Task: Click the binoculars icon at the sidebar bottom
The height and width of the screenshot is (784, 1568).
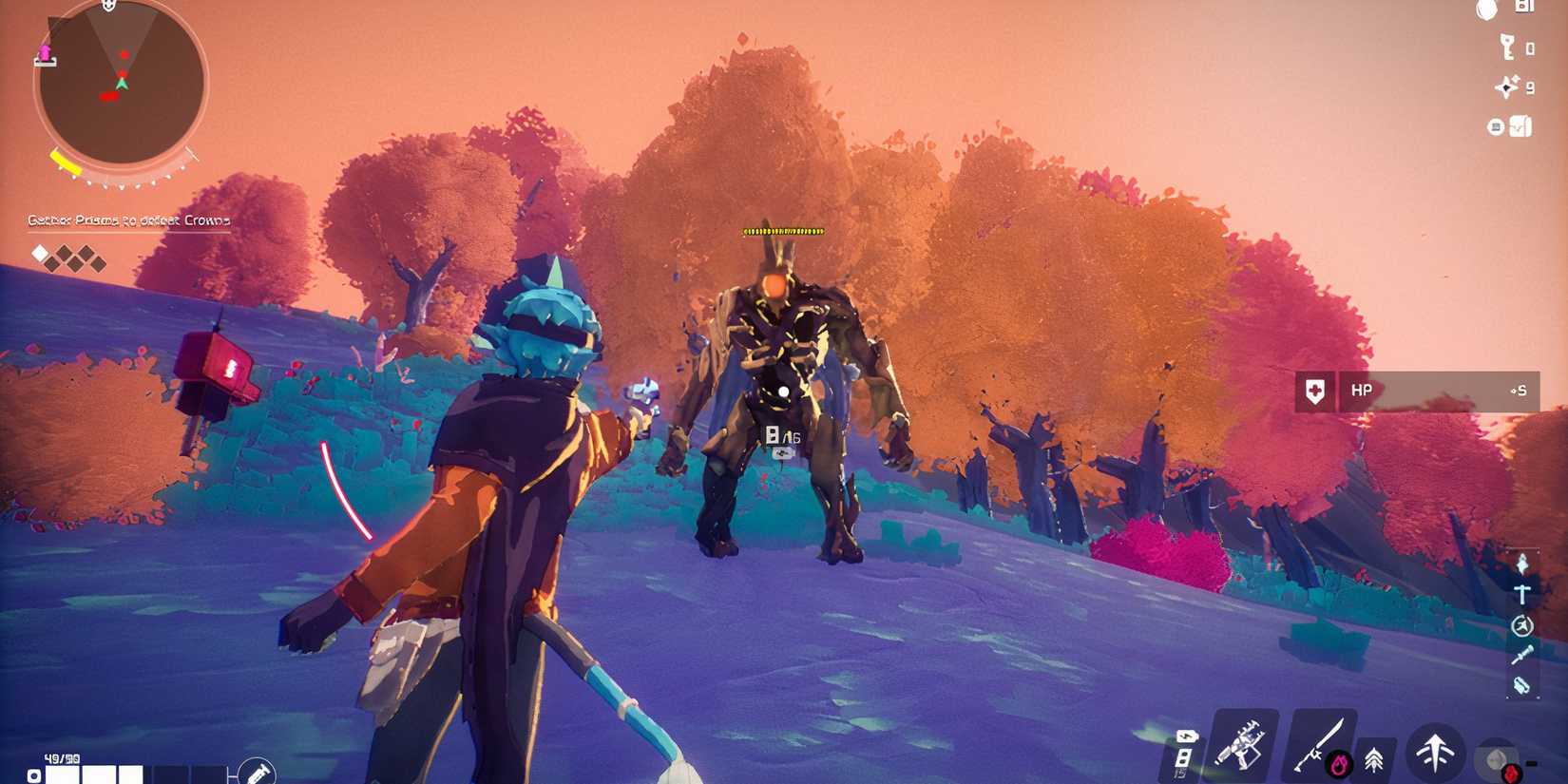Action: point(1521,685)
